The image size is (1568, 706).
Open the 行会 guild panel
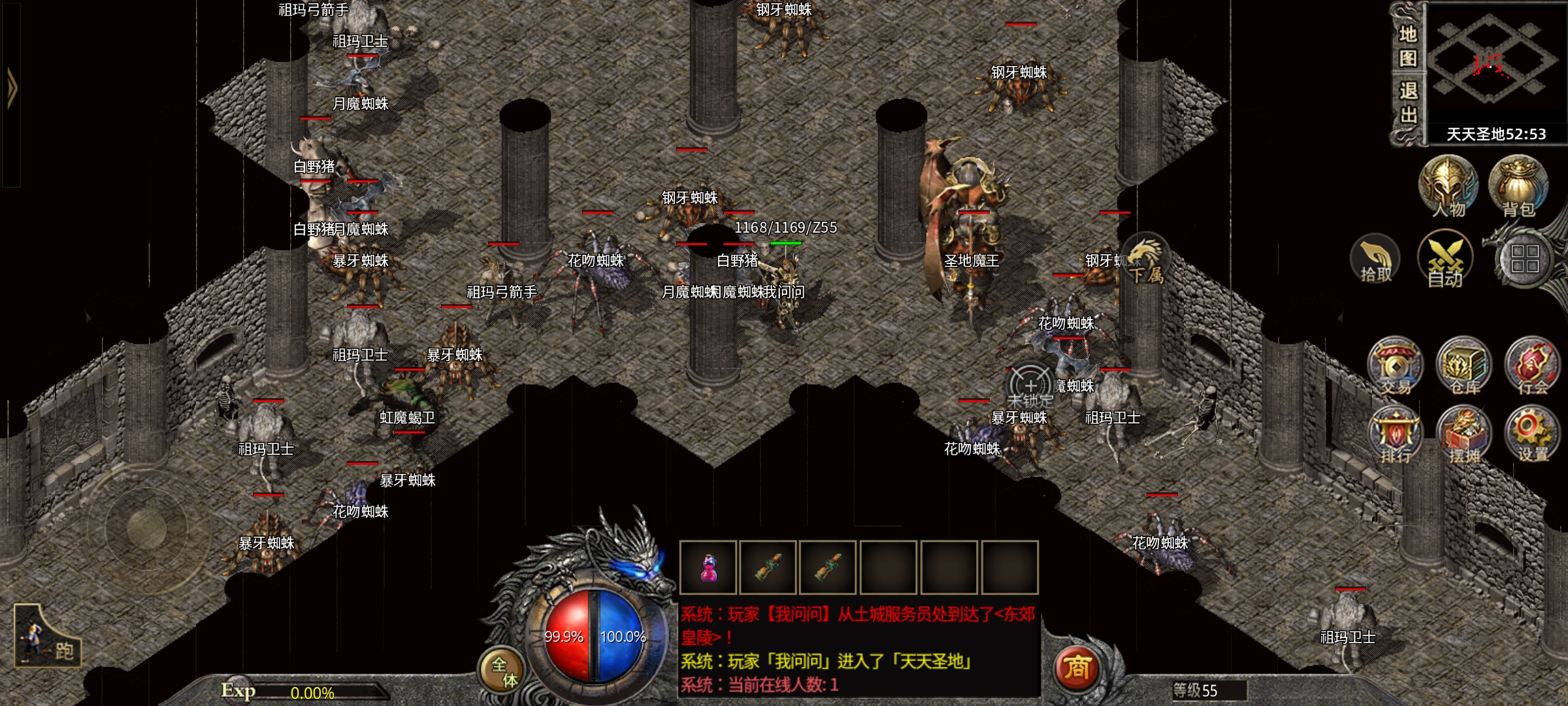(x=1532, y=366)
